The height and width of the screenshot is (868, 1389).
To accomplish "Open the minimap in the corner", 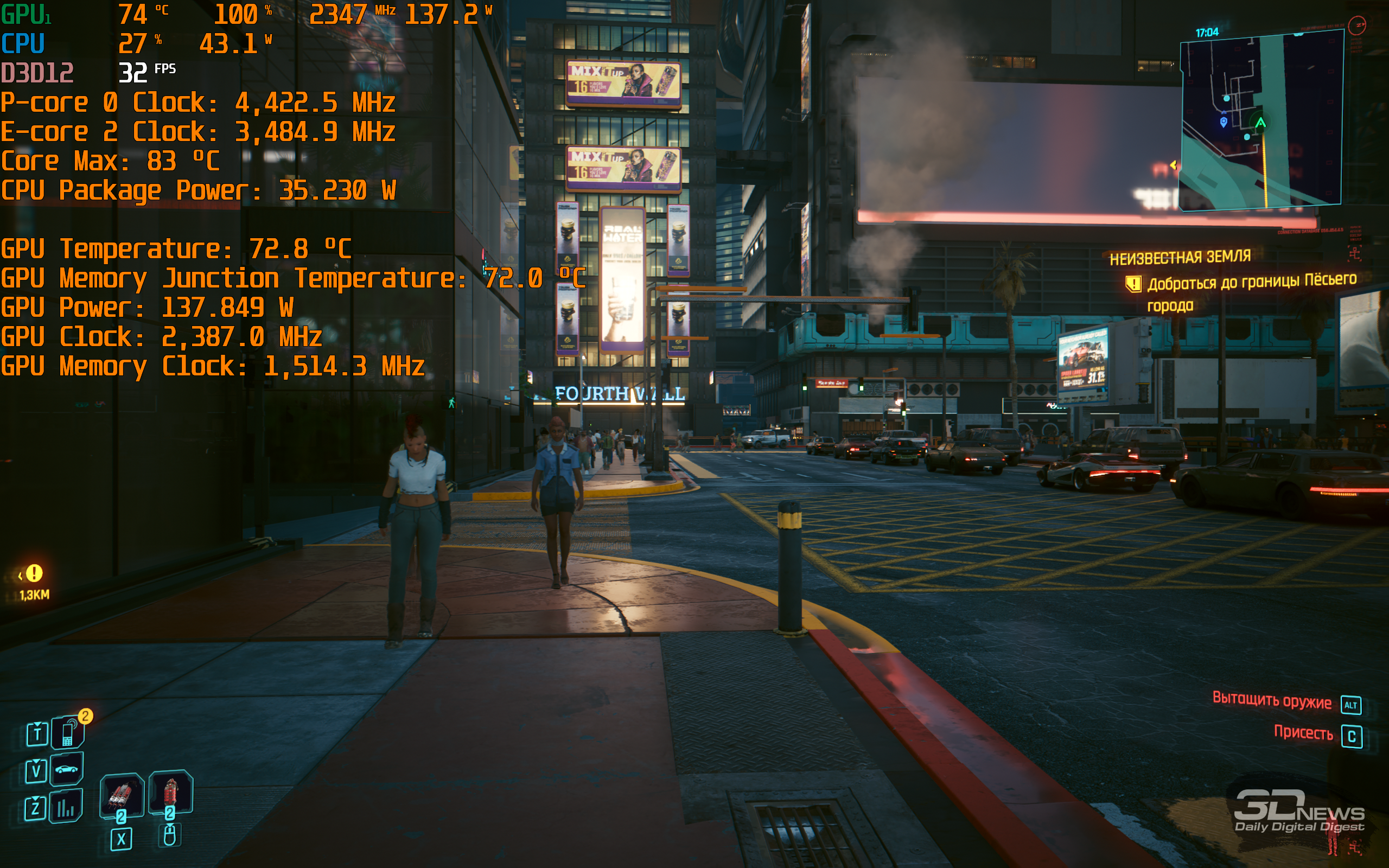I will (1260, 120).
